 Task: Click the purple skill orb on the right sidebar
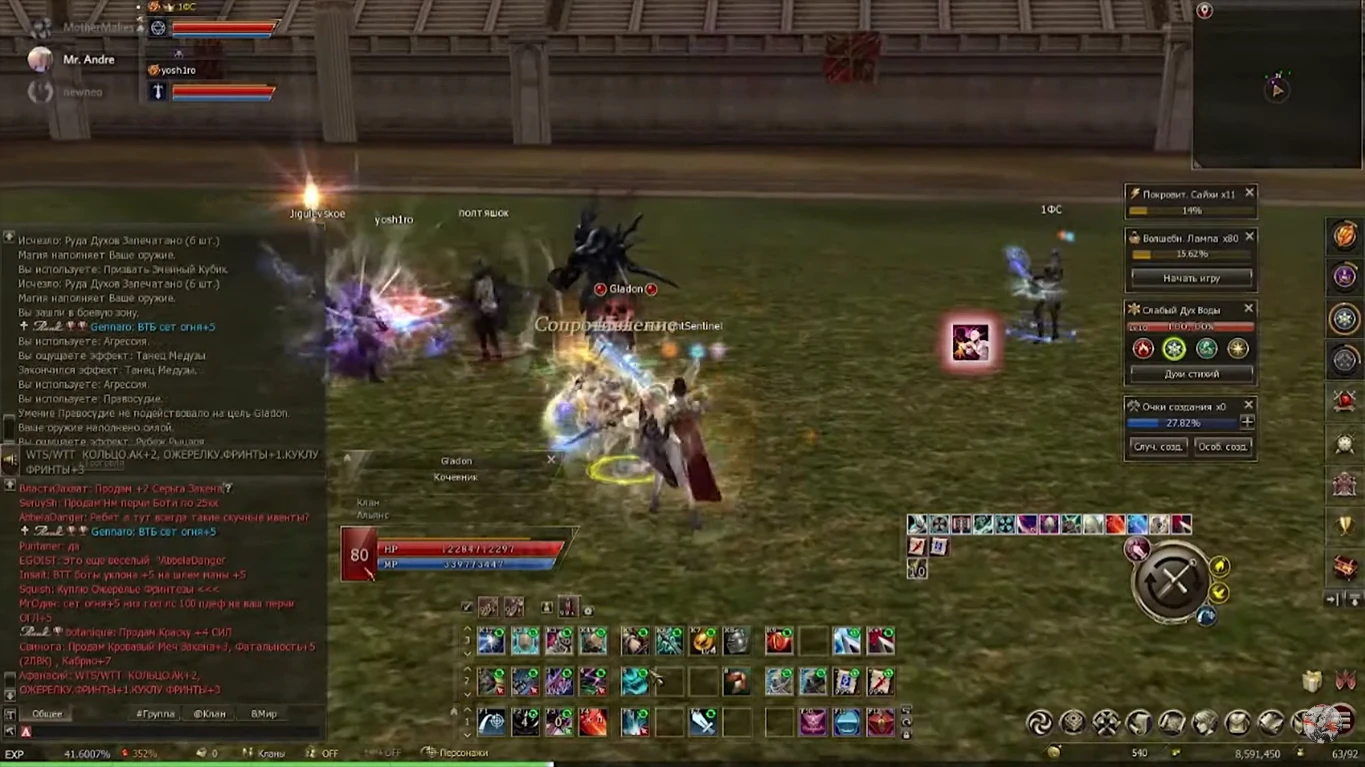pos(1344,277)
